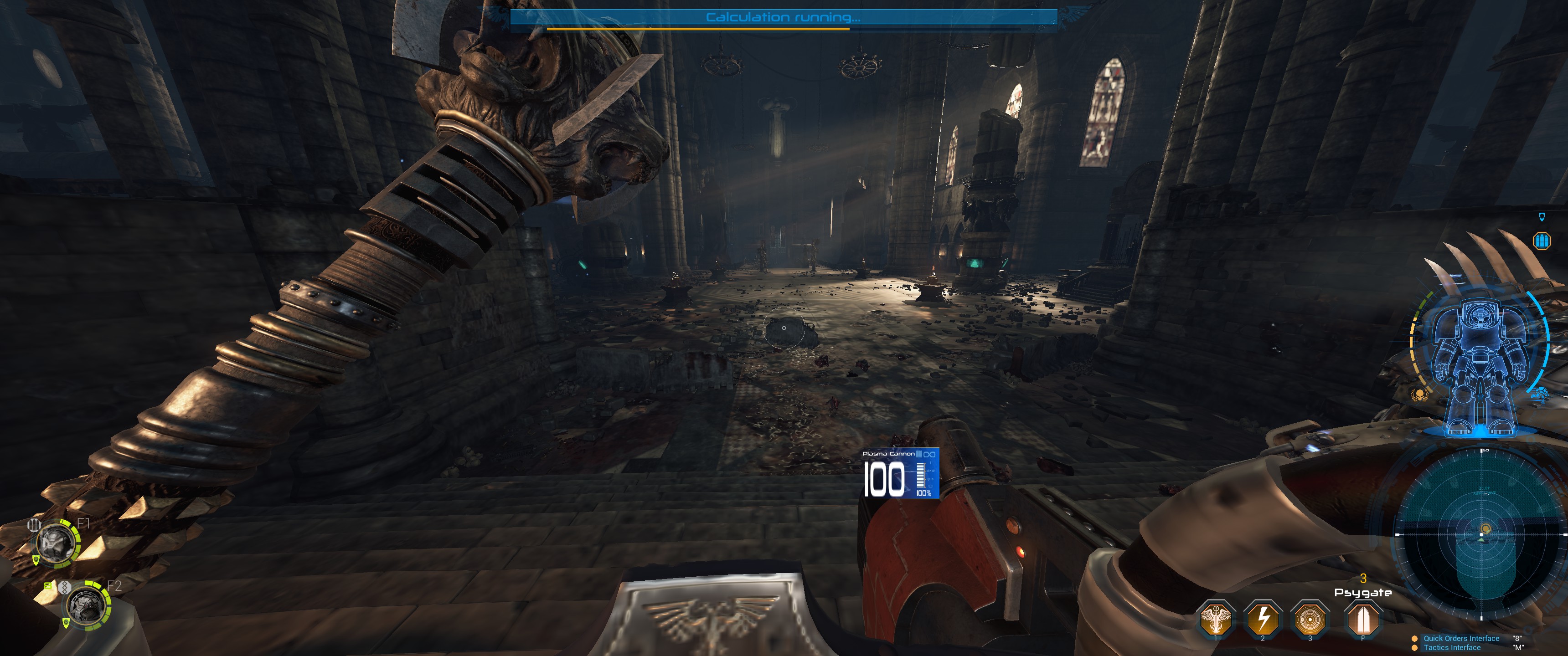The image size is (1568, 656).
Task: Open the Tactics Interface
Action: click(1452, 647)
